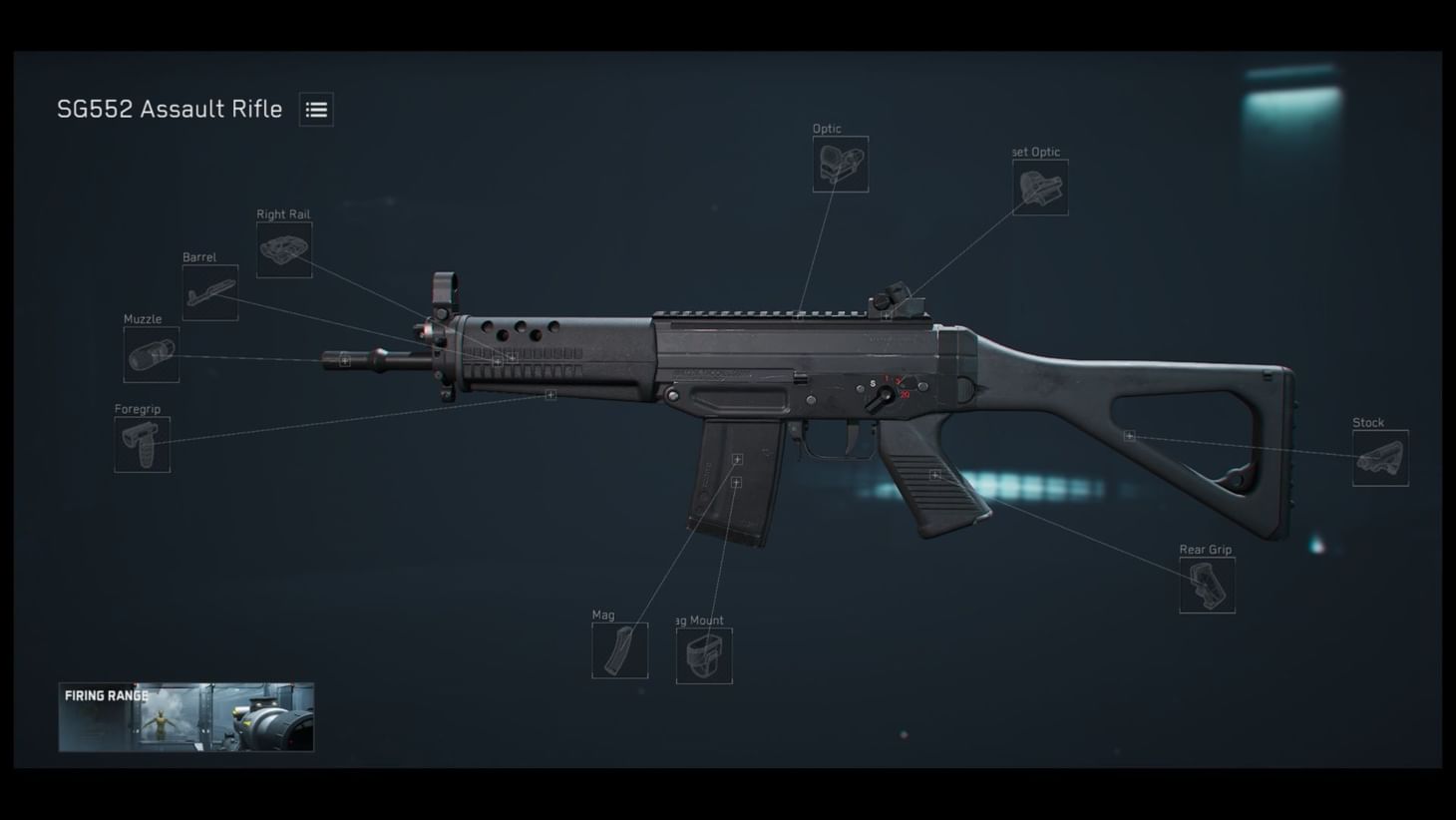
Task: Toggle the muzzle attach point marker
Action: [344, 361]
